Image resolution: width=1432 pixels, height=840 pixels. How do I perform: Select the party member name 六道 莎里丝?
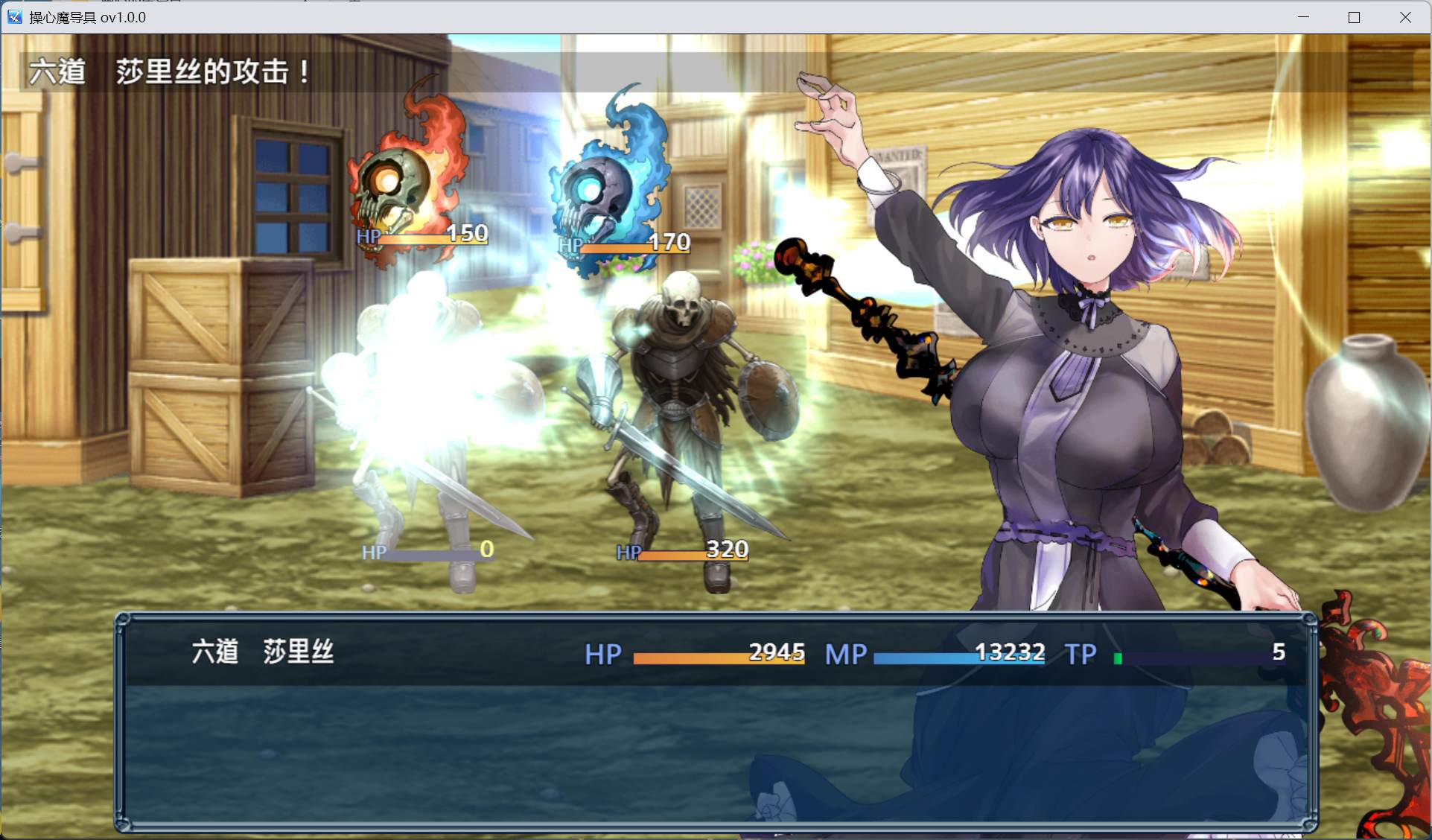click(262, 653)
